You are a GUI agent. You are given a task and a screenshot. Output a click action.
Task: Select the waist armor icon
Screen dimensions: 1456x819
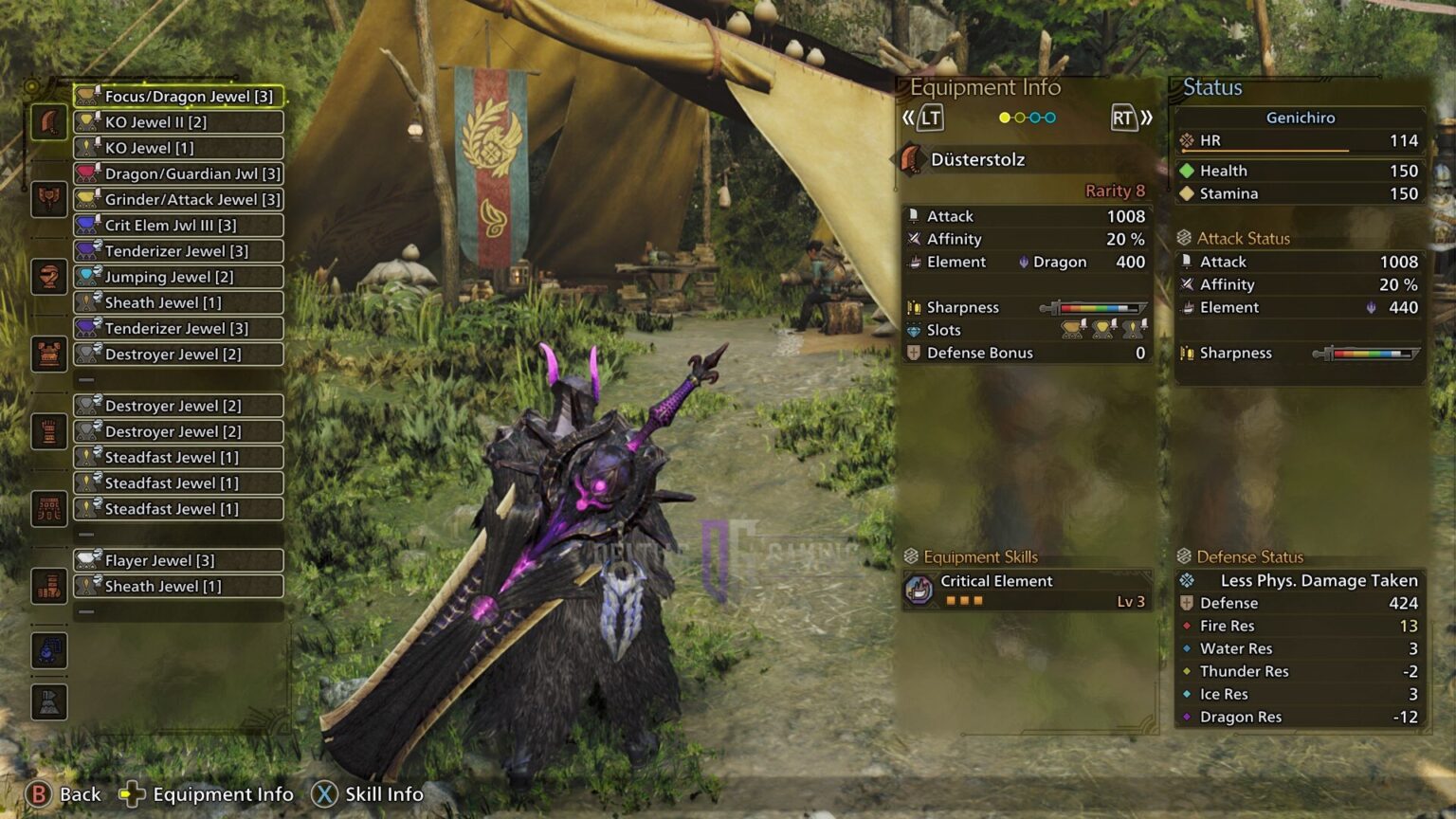(x=49, y=431)
